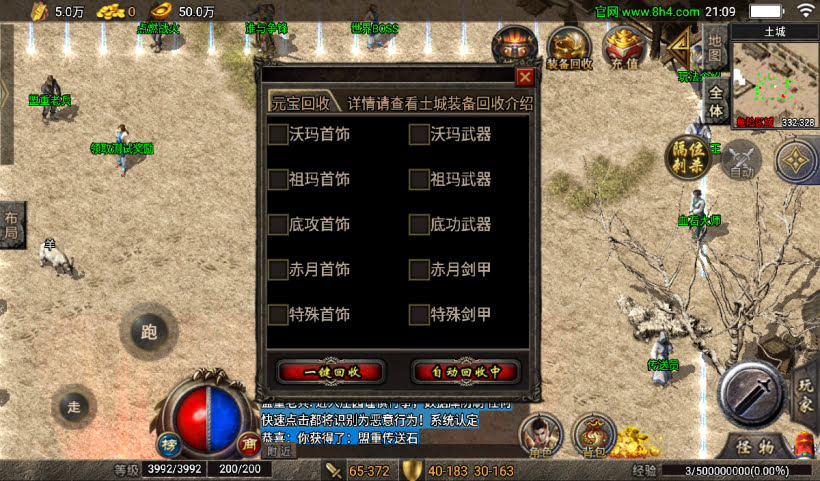Tick the 沃玛武器 checkbox
820x481 pixels.
pyautogui.click(x=419, y=134)
